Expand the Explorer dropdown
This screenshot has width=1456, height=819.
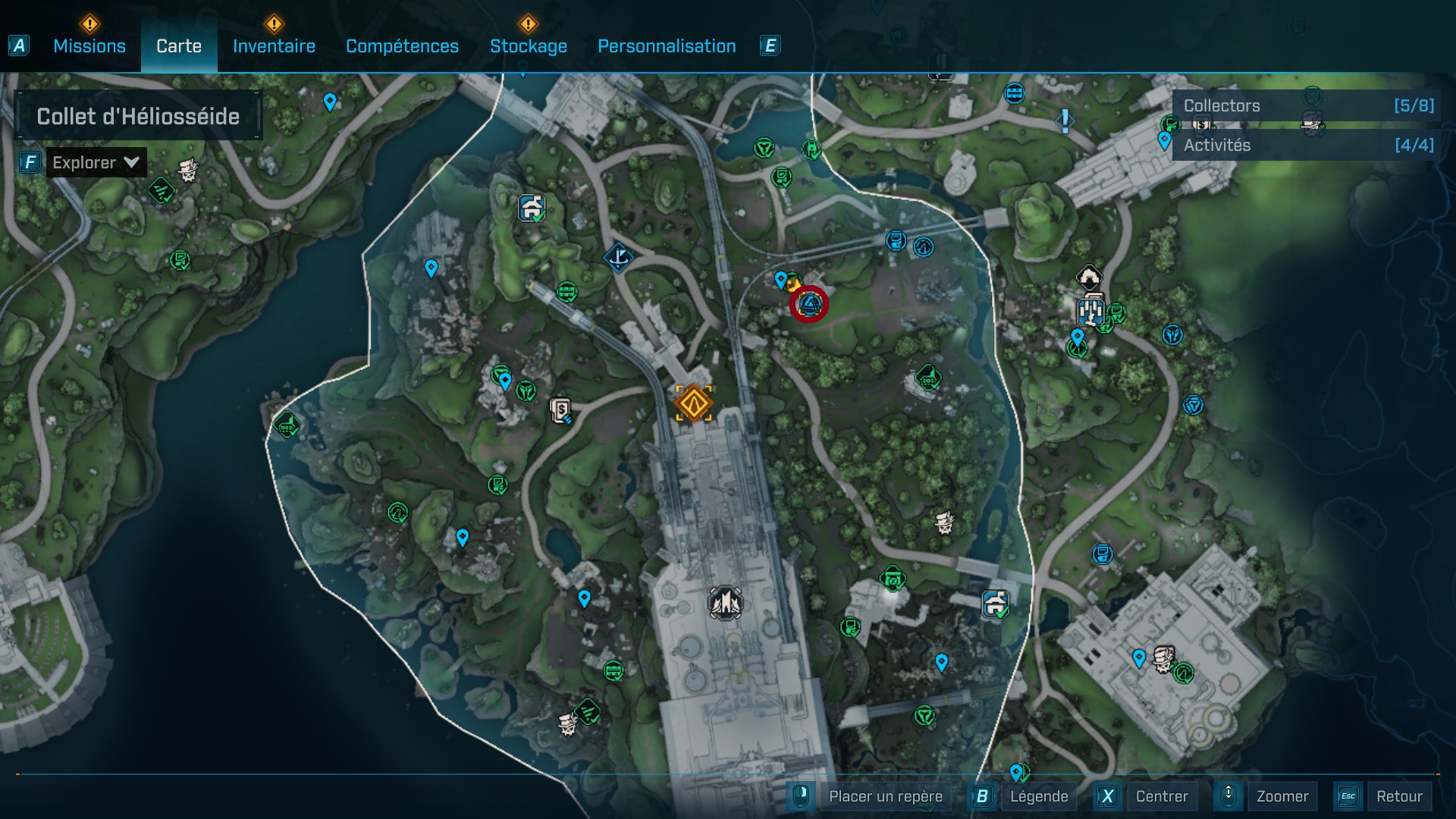coord(96,162)
